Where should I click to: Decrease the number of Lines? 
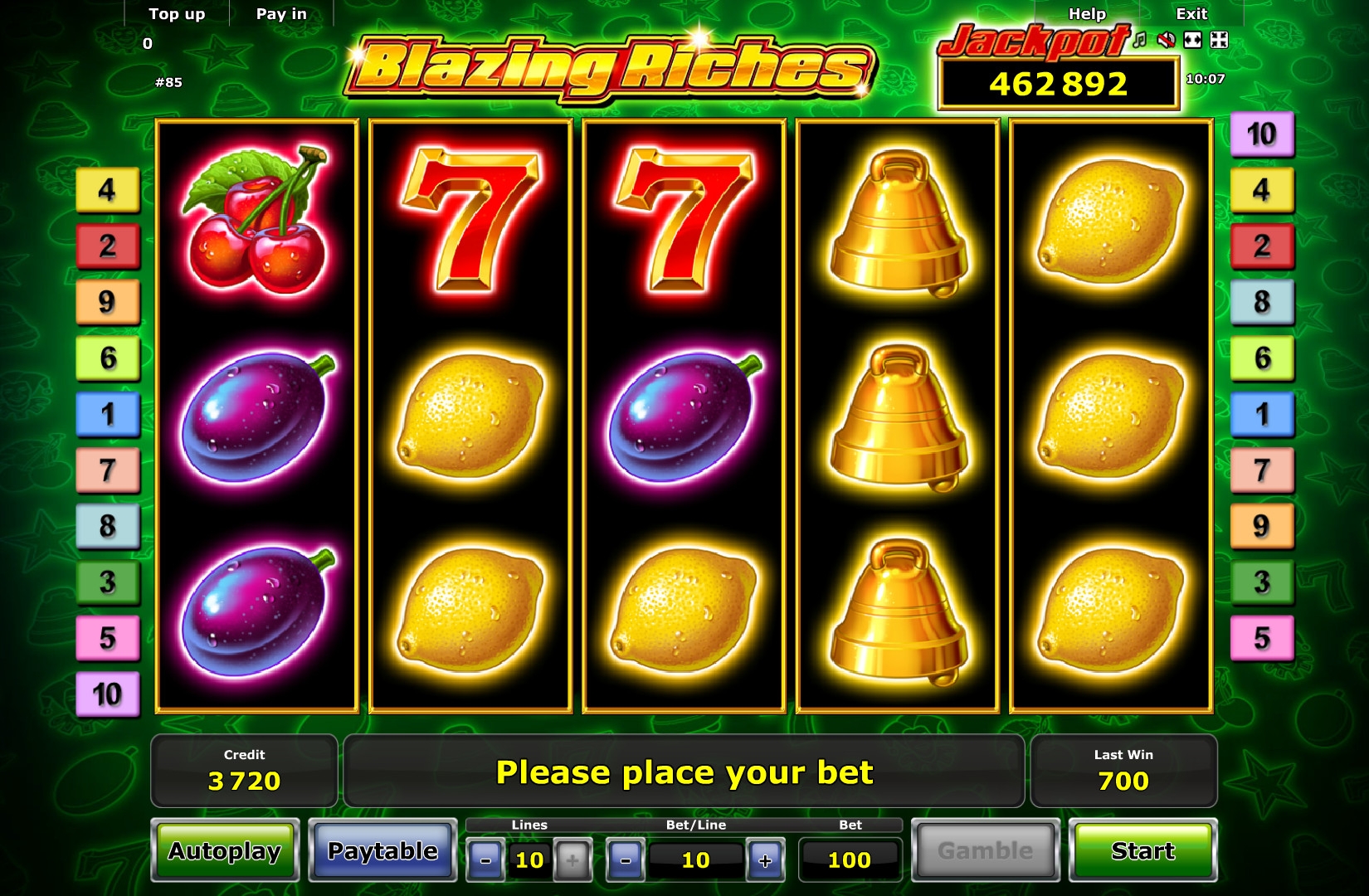(x=485, y=860)
